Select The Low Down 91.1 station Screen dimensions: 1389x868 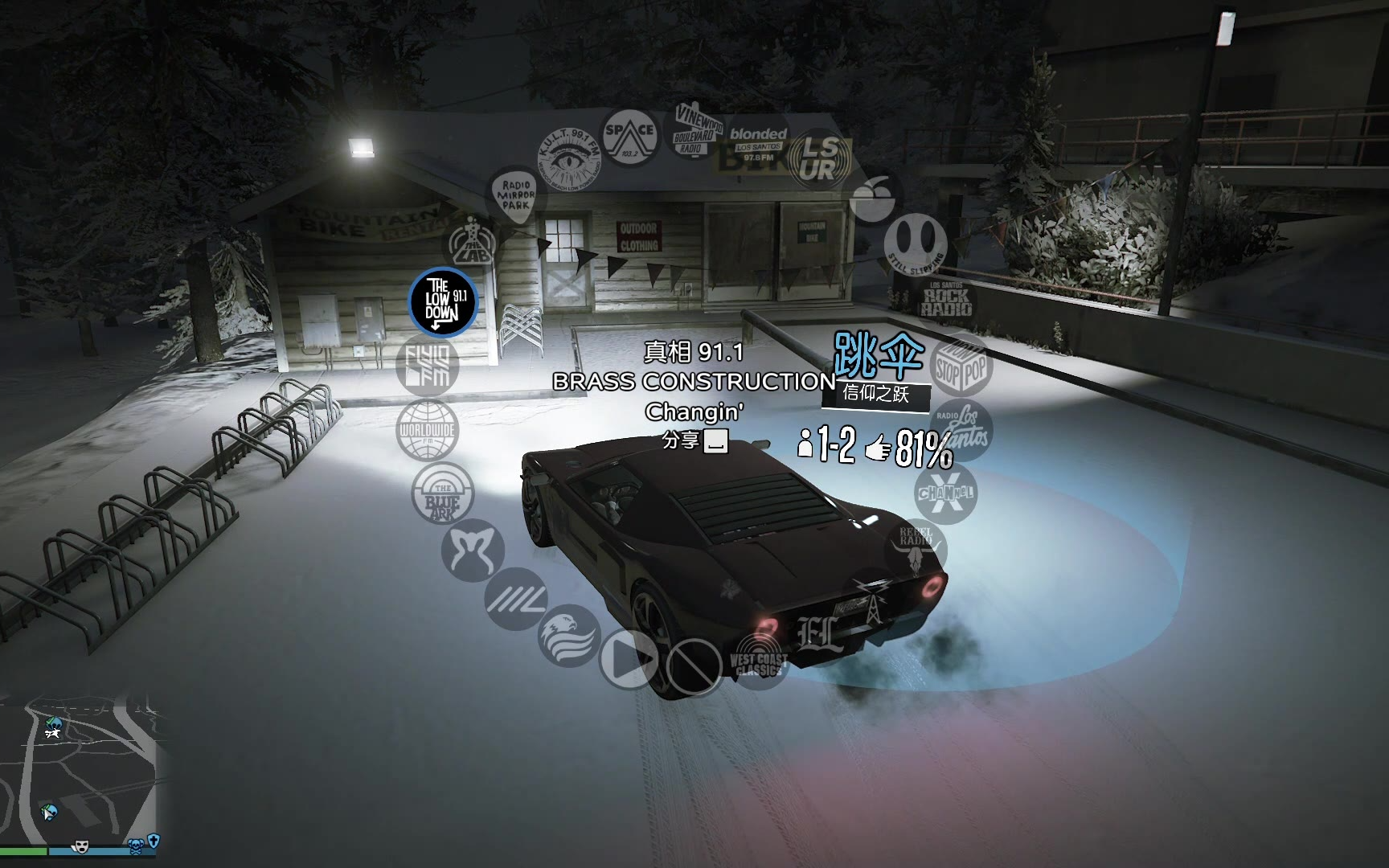tap(442, 301)
